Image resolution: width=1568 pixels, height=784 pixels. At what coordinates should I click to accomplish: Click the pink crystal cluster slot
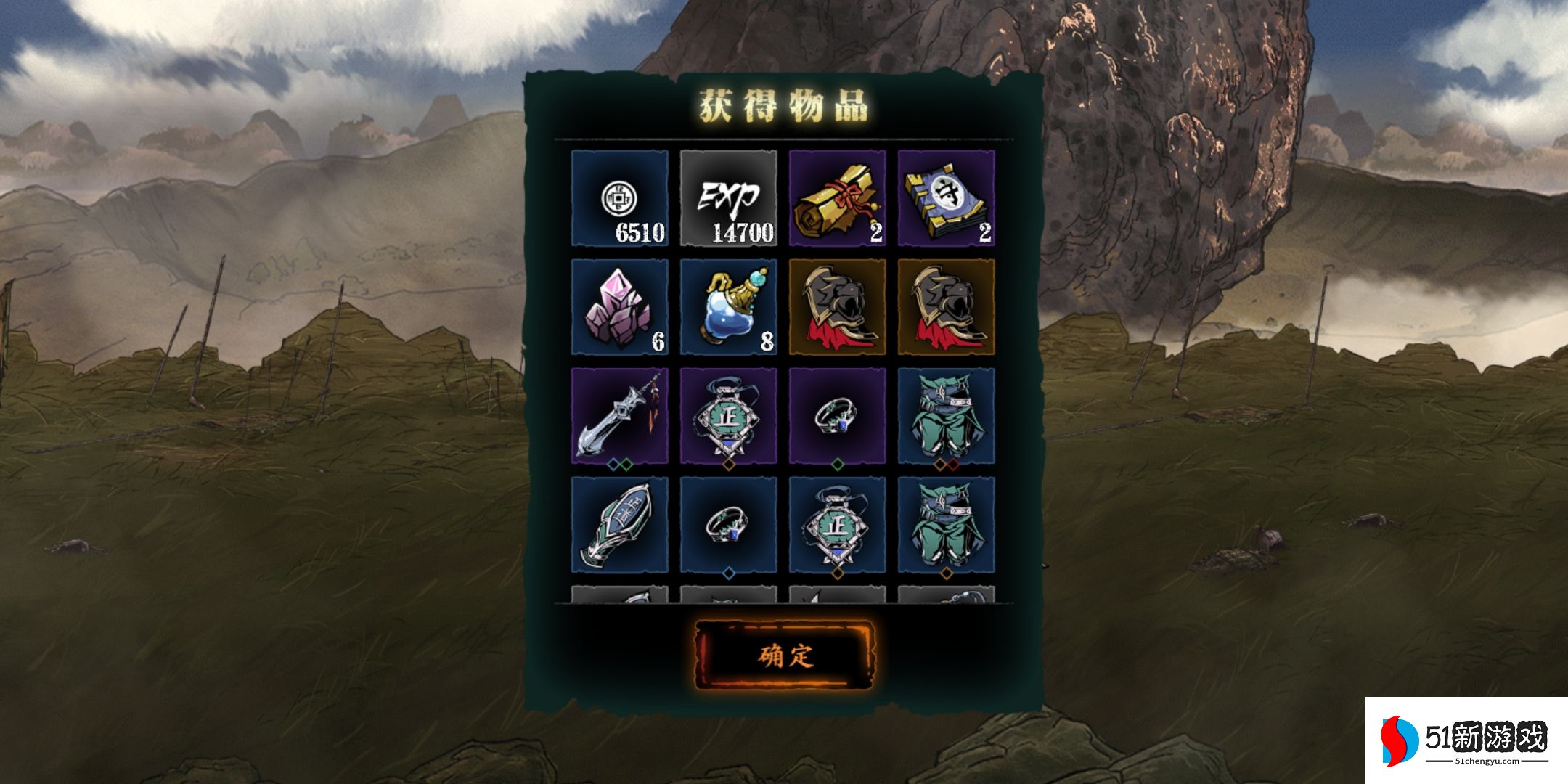point(619,307)
